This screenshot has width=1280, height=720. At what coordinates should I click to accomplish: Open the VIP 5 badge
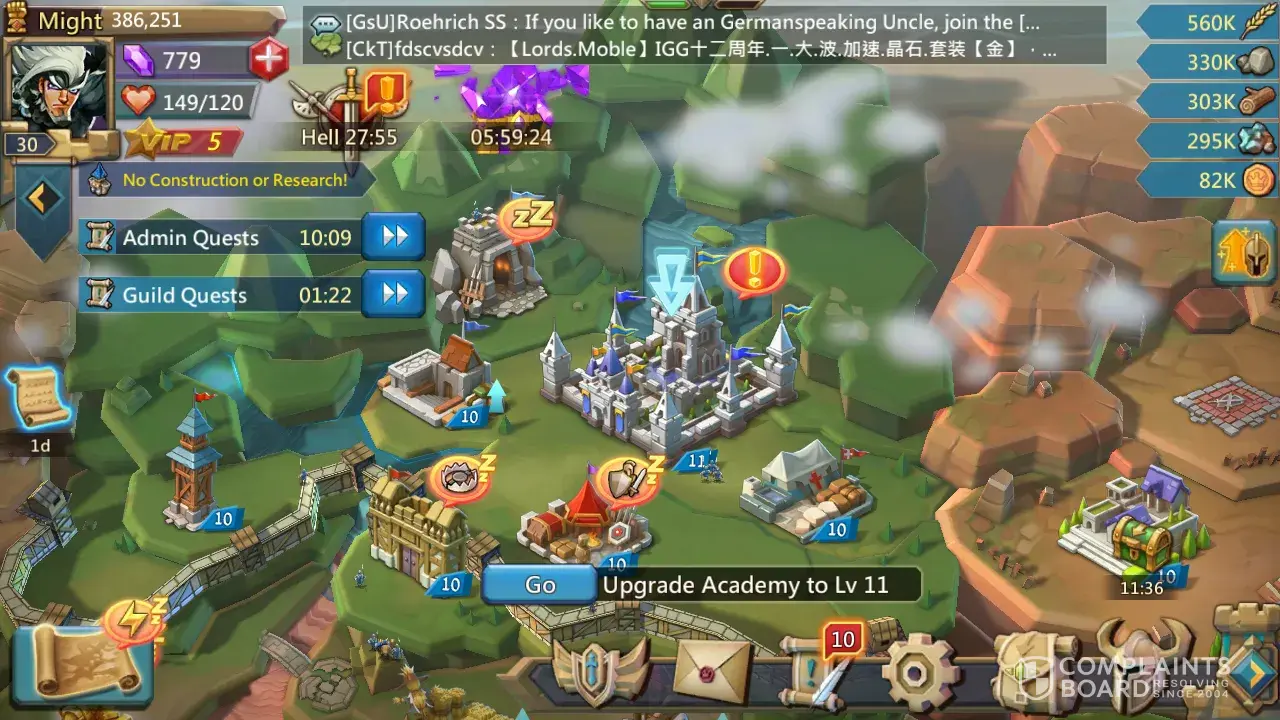click(x=185, y=142)
